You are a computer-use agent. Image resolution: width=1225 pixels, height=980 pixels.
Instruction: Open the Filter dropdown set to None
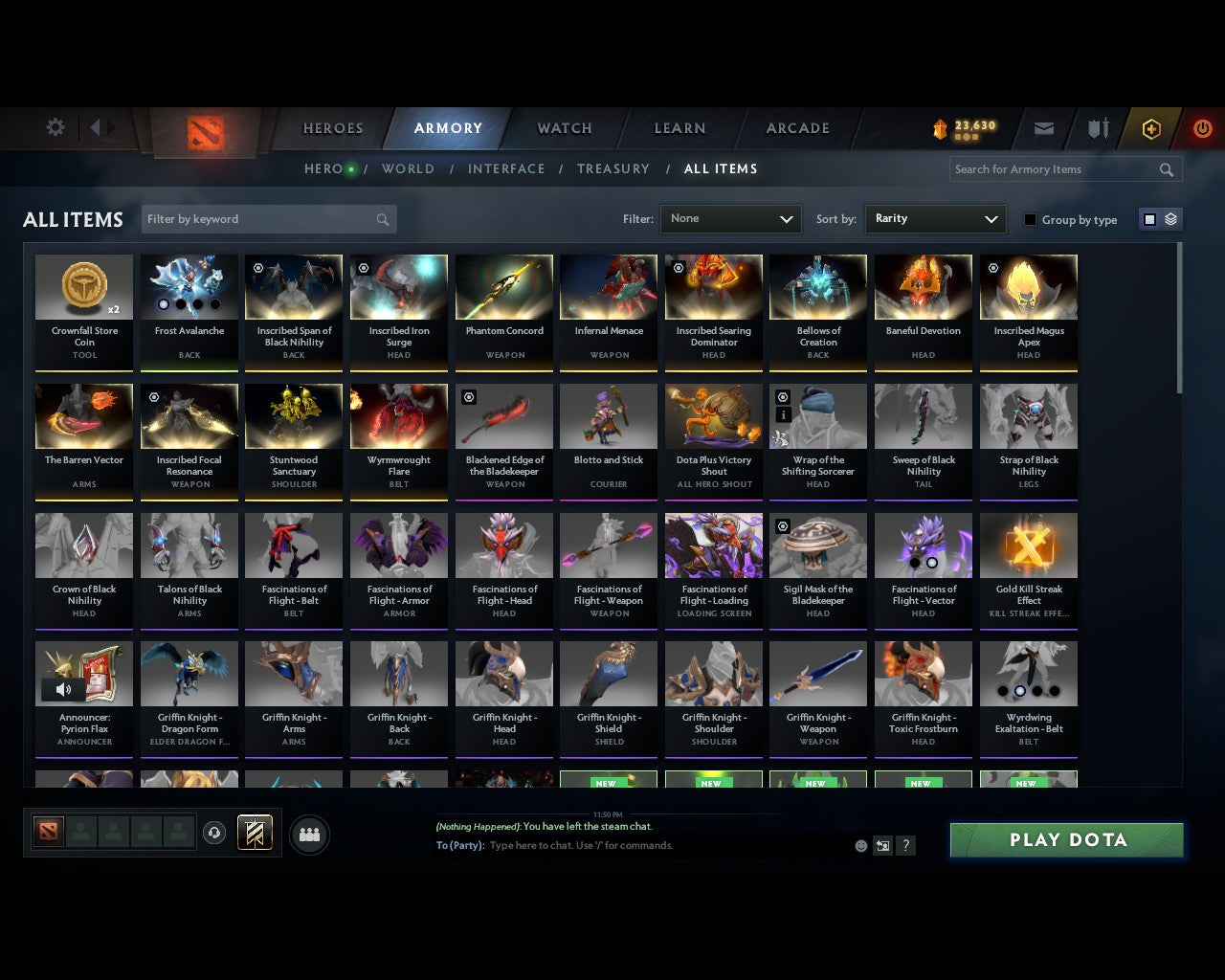[x=730, y=218]
